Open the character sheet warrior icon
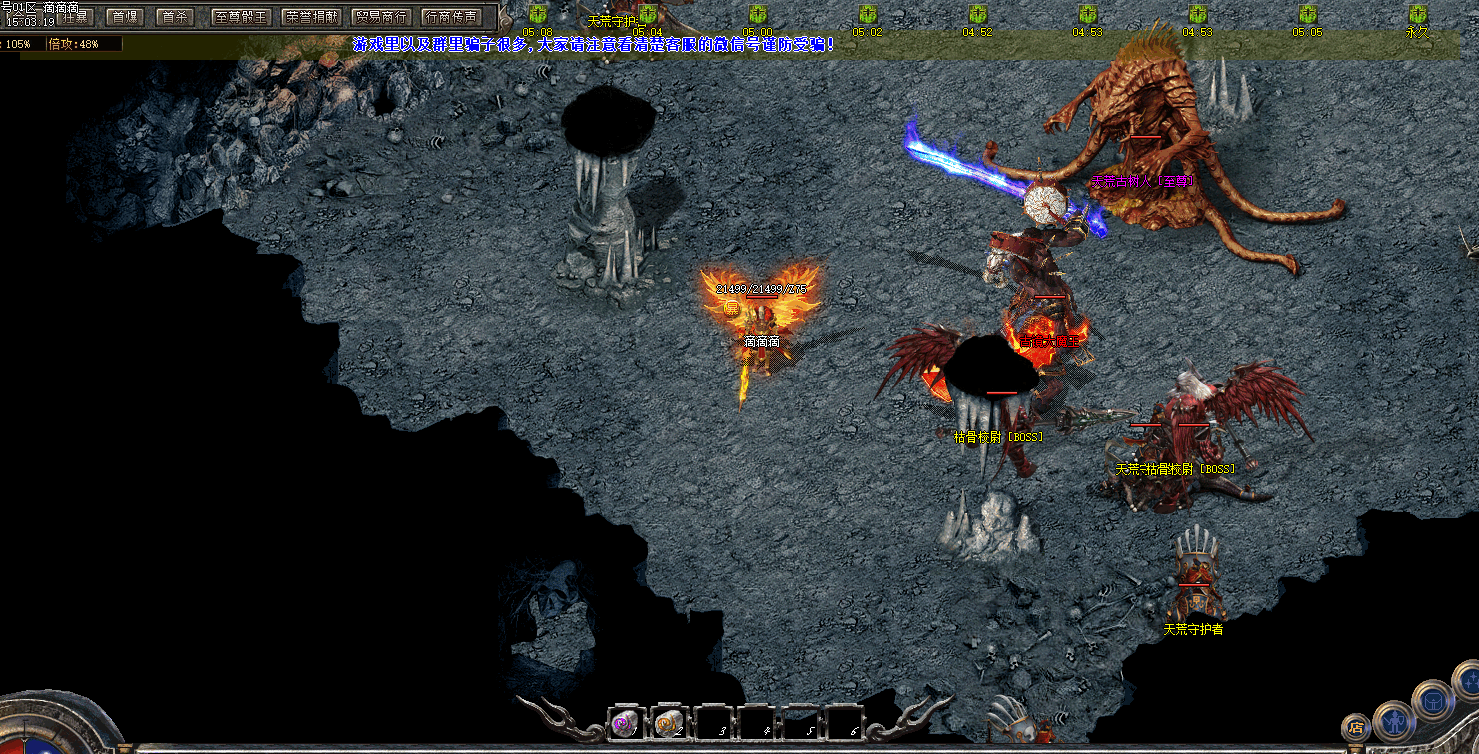The image size is (1479, 754). pos(1393,720)
